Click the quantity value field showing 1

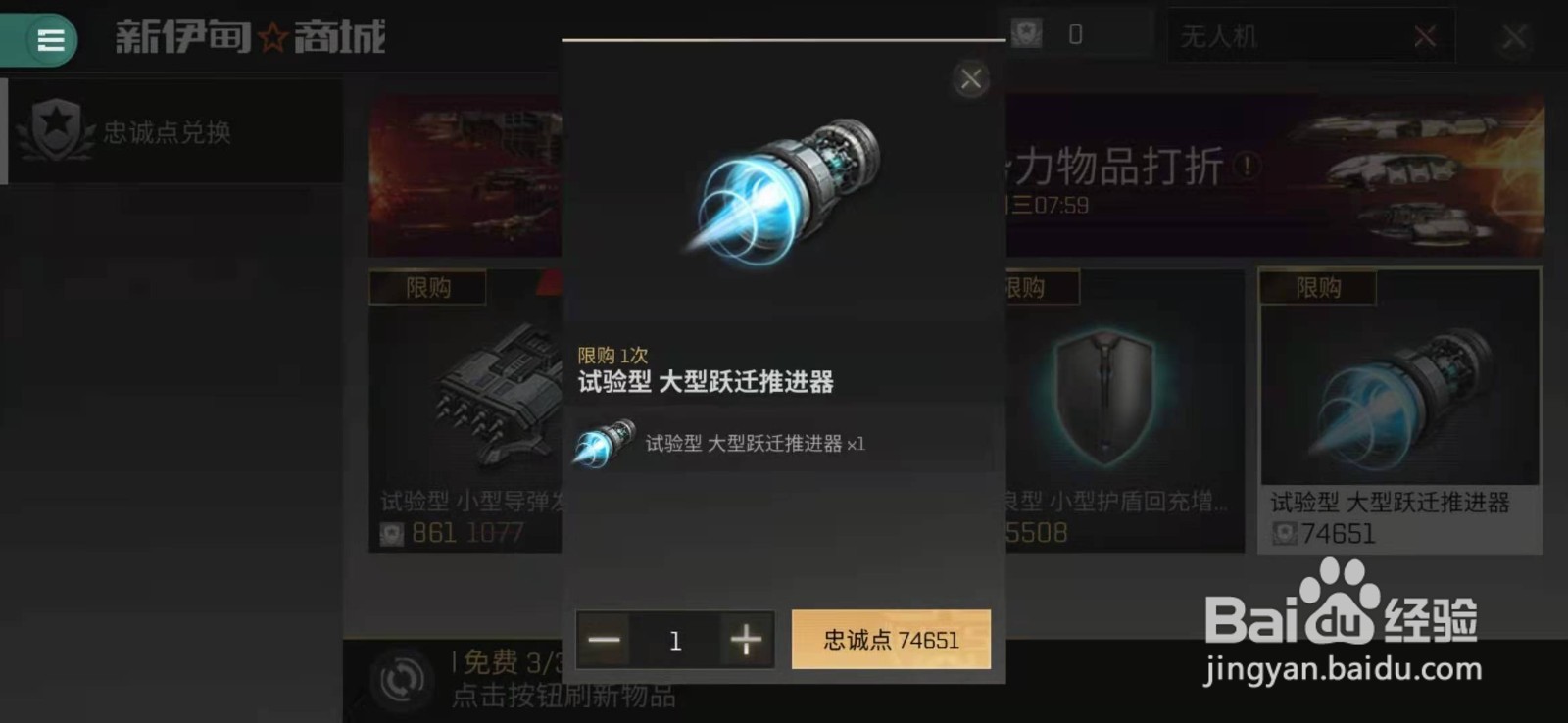point(675,640)
